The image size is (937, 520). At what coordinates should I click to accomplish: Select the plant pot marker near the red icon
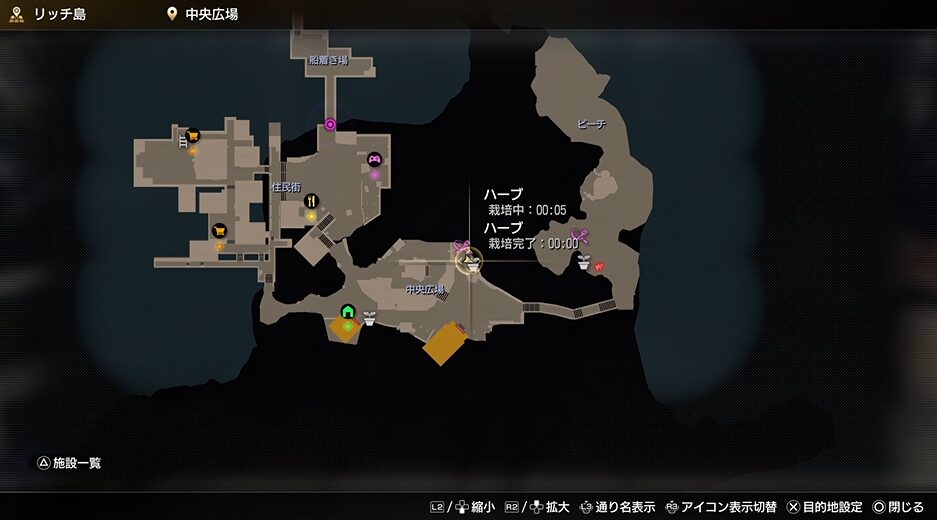583,262
